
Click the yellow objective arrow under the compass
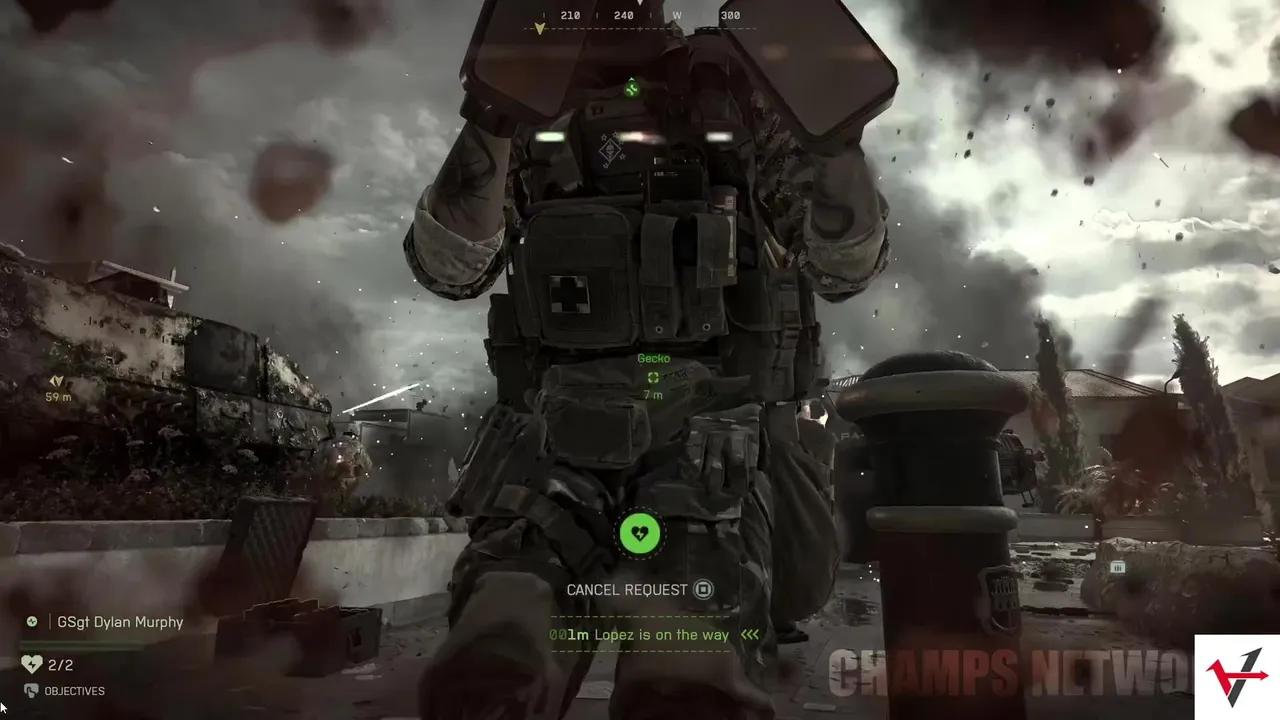pyautogui.click(x=540, y=29)
